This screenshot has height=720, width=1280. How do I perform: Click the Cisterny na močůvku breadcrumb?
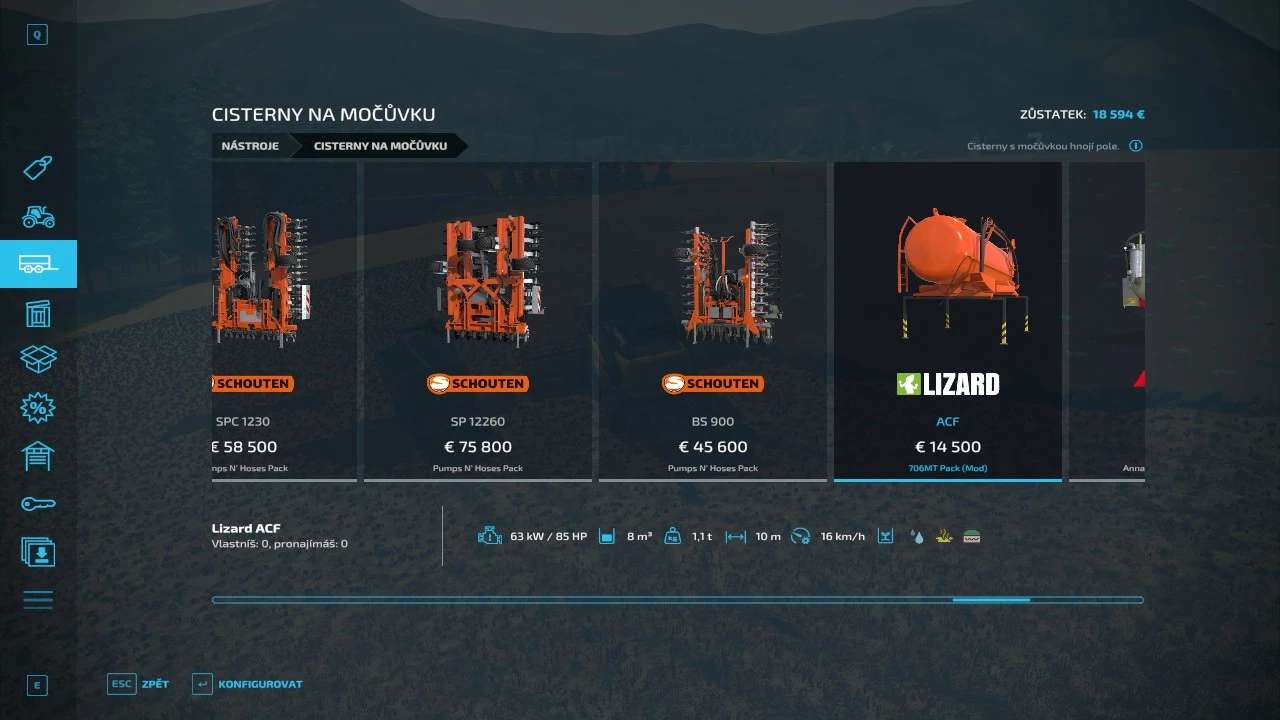click(x=380, y=146)
